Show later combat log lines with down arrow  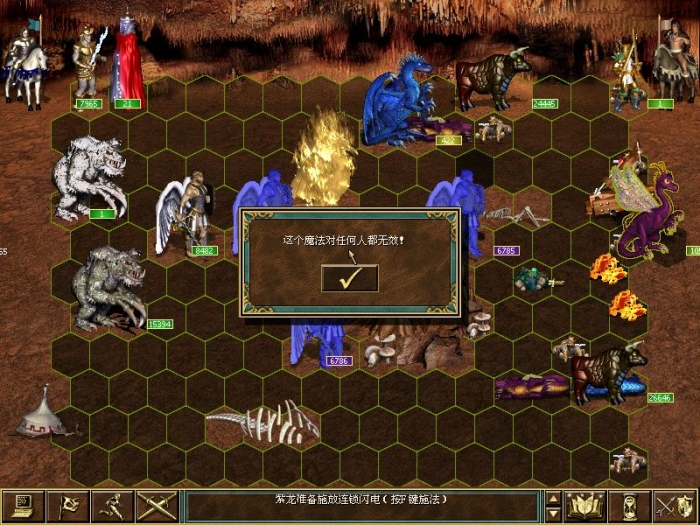tap(553, 514)
